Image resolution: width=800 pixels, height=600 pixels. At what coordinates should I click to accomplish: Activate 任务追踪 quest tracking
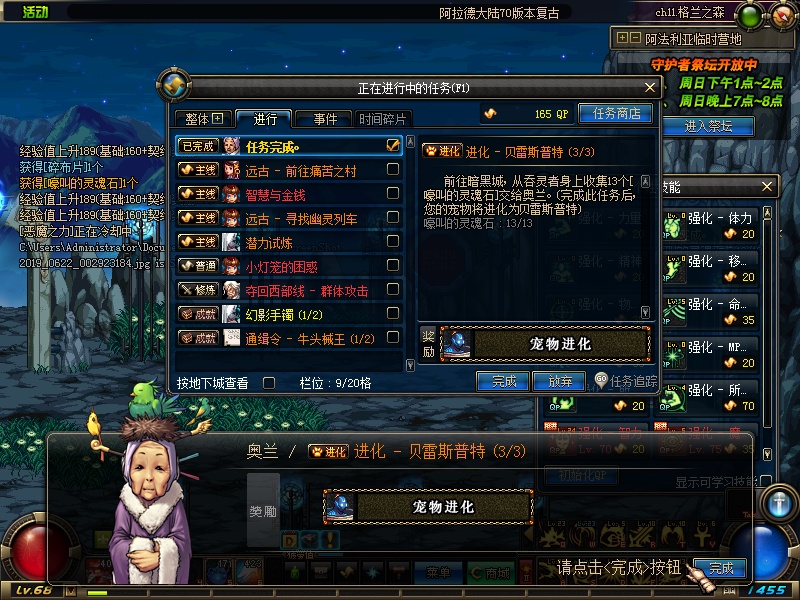[x=627, y=381]
